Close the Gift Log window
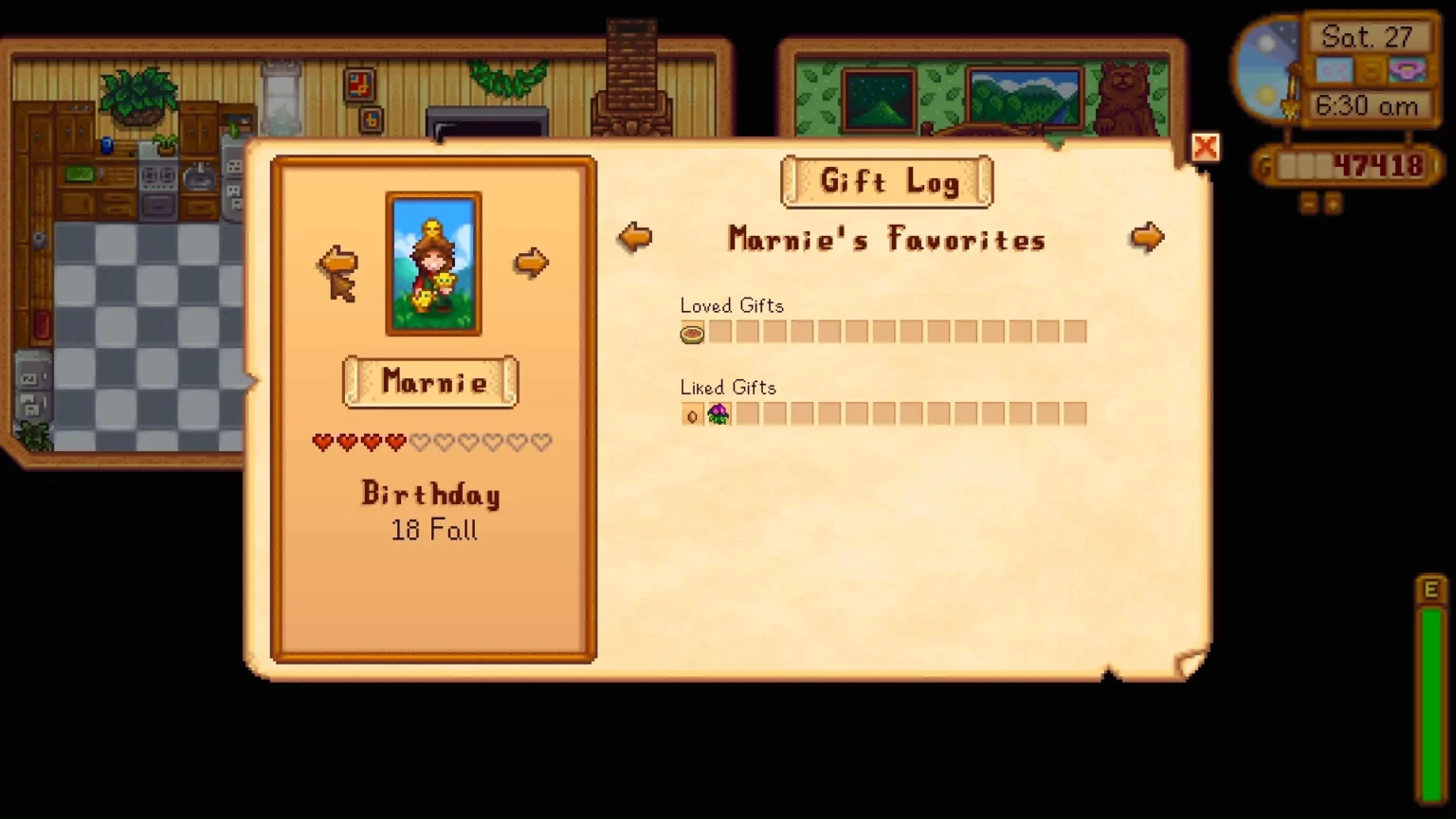 1205,148
